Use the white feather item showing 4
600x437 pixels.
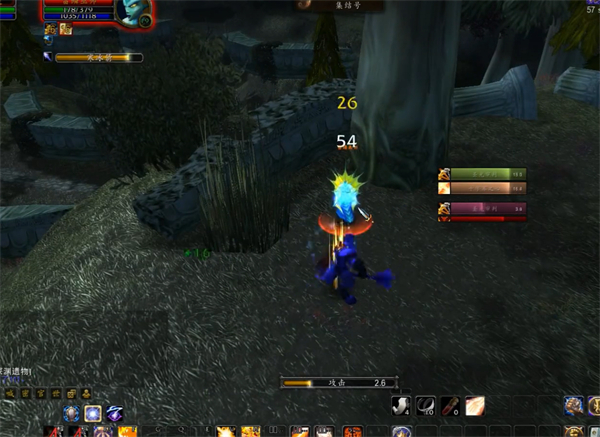(402, 405)
